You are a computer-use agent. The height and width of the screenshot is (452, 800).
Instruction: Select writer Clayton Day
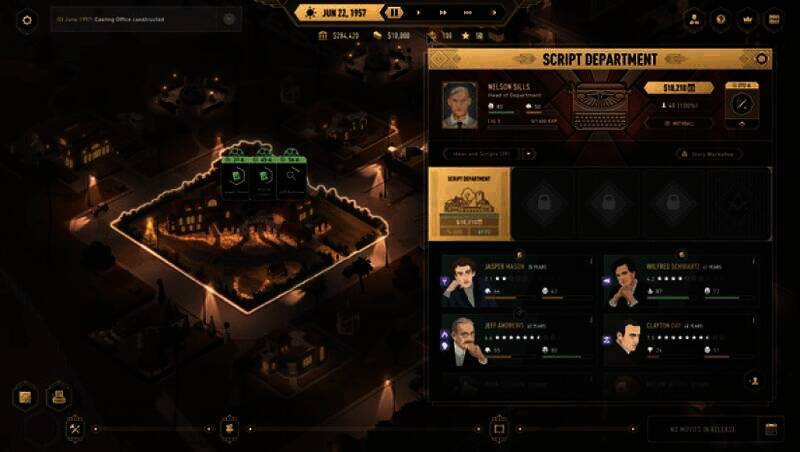621,341
